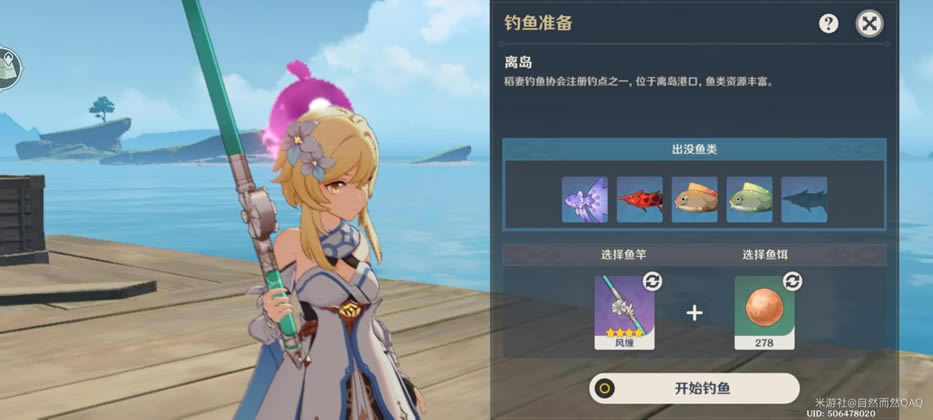View the dark silhouetted fish icon
The height and width of the screenshot is (420, 933).
point(803,199)
